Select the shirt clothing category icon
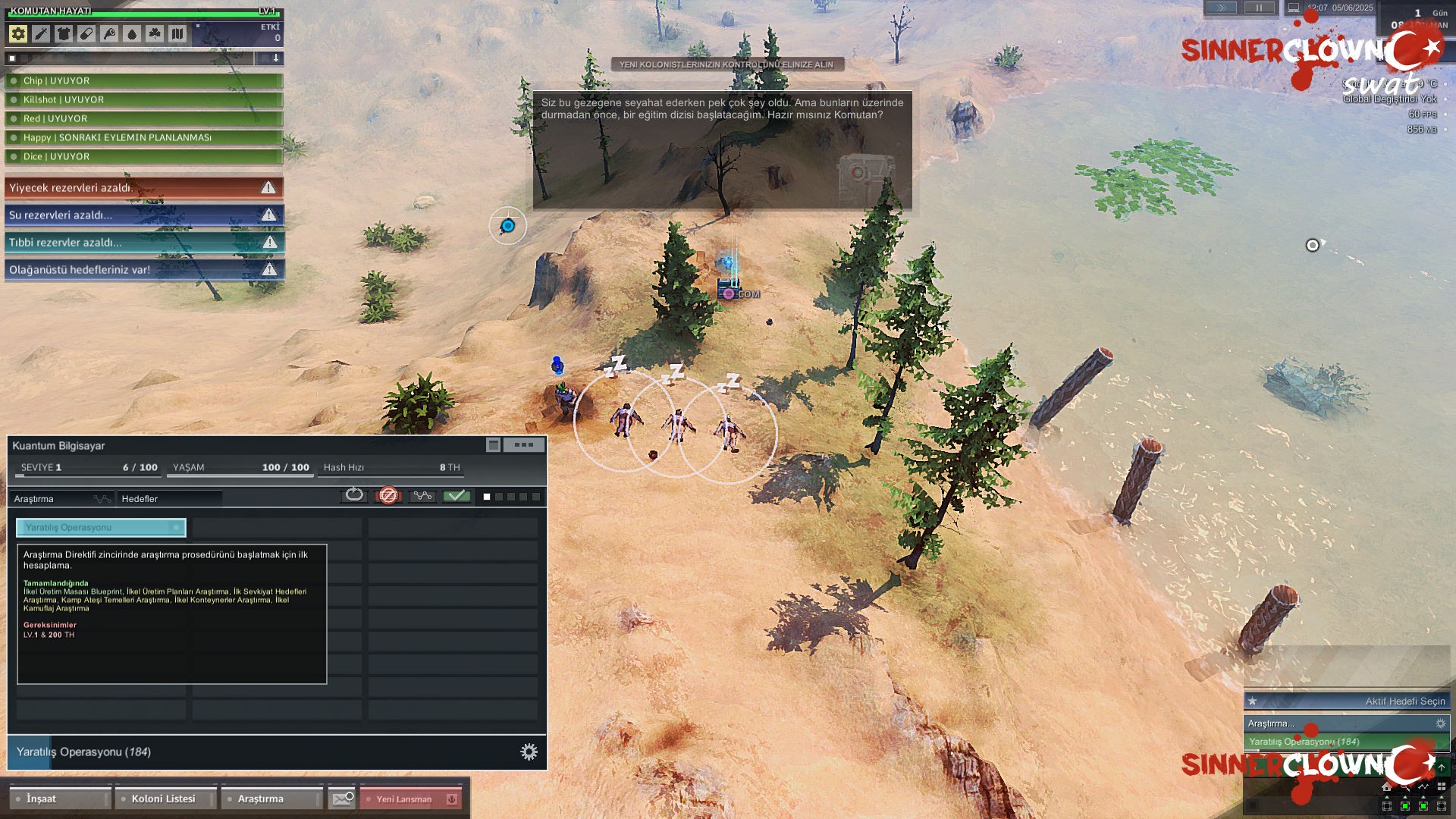This screenshot has height=819, width=1456. coord(64,33)
